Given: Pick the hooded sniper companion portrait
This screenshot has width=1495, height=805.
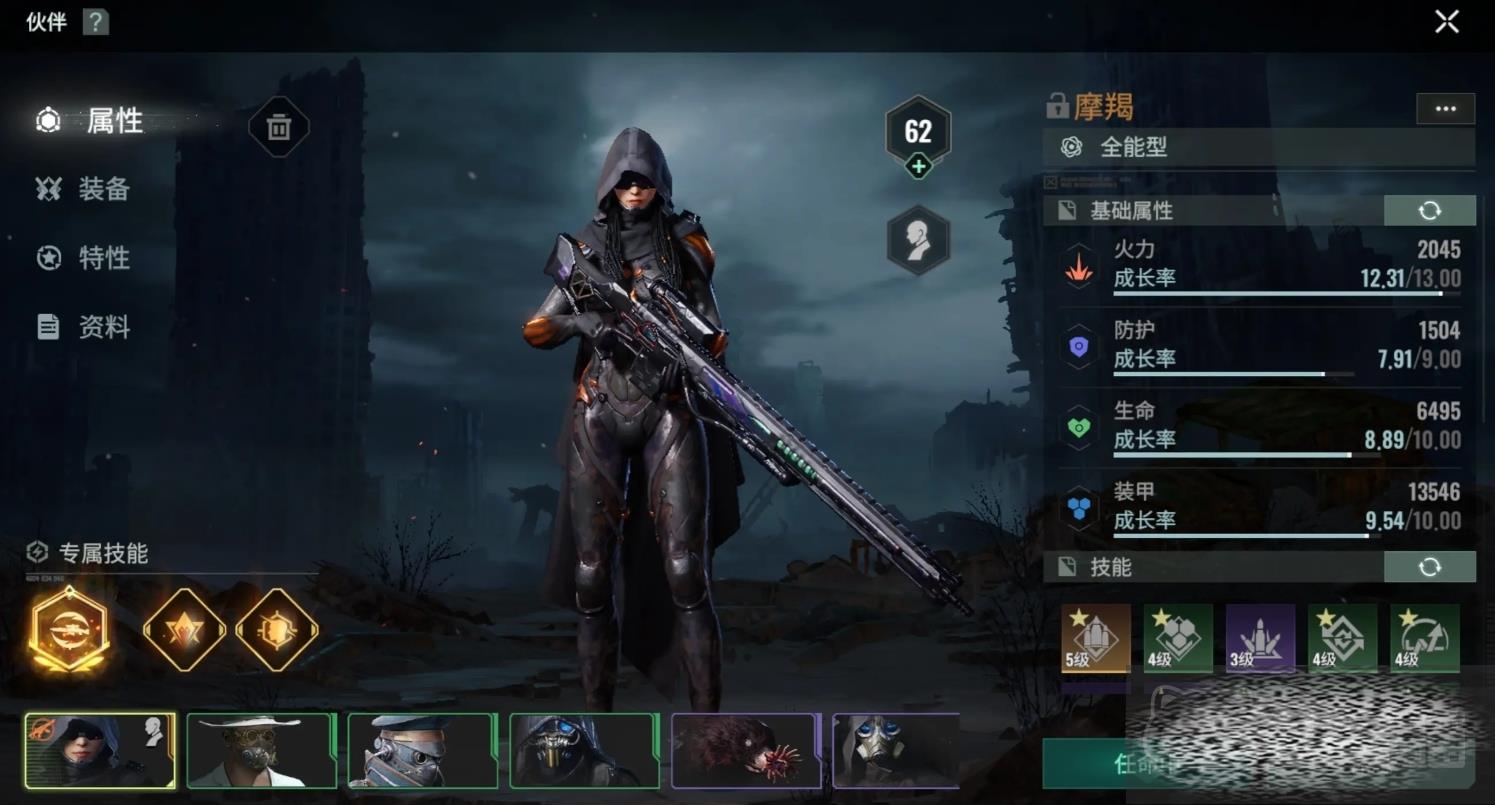Looking at the screenshot, I should (100, 750).
